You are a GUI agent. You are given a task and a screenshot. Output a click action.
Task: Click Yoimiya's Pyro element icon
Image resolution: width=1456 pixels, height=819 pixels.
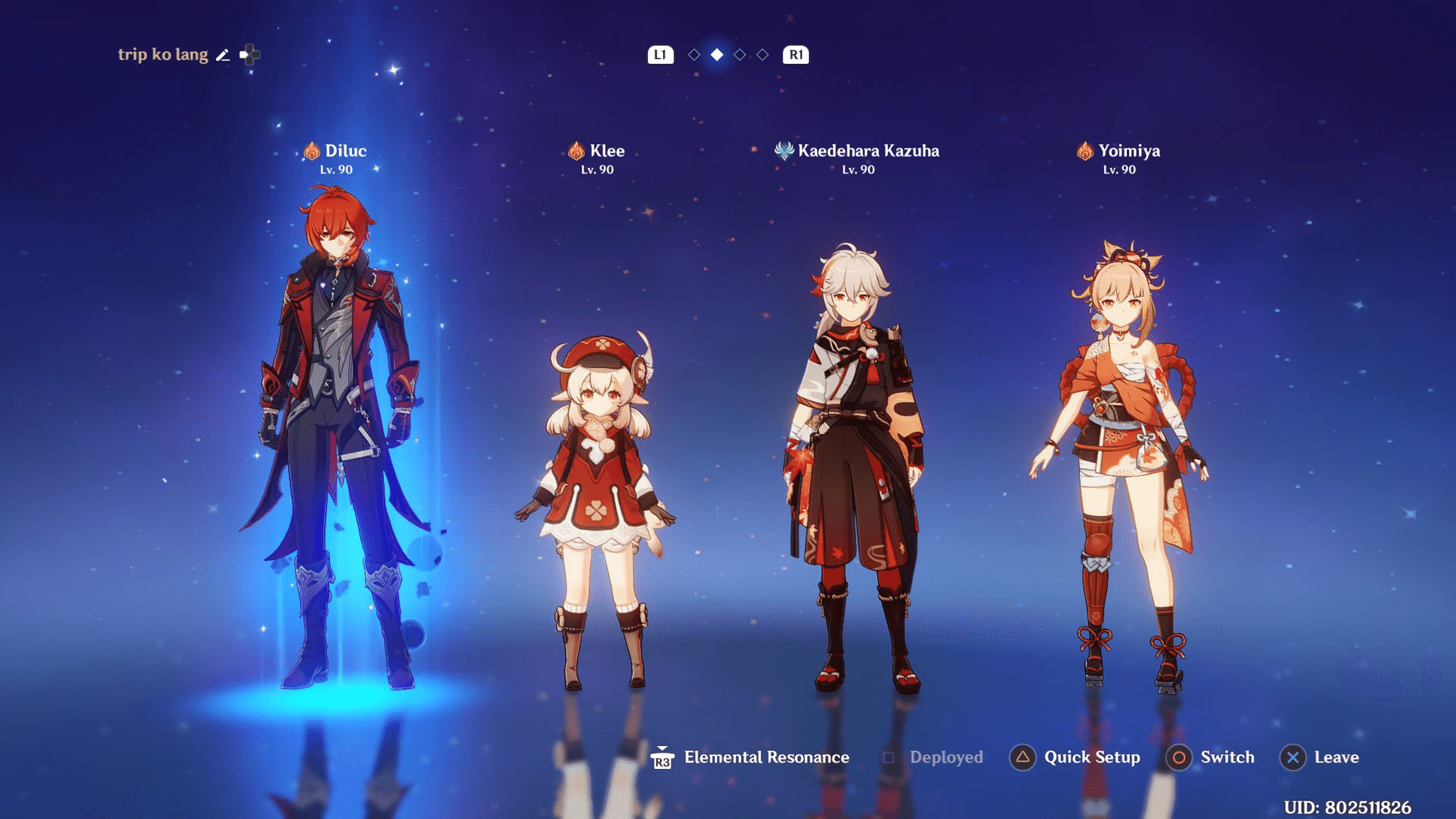tap(1087, 151)
